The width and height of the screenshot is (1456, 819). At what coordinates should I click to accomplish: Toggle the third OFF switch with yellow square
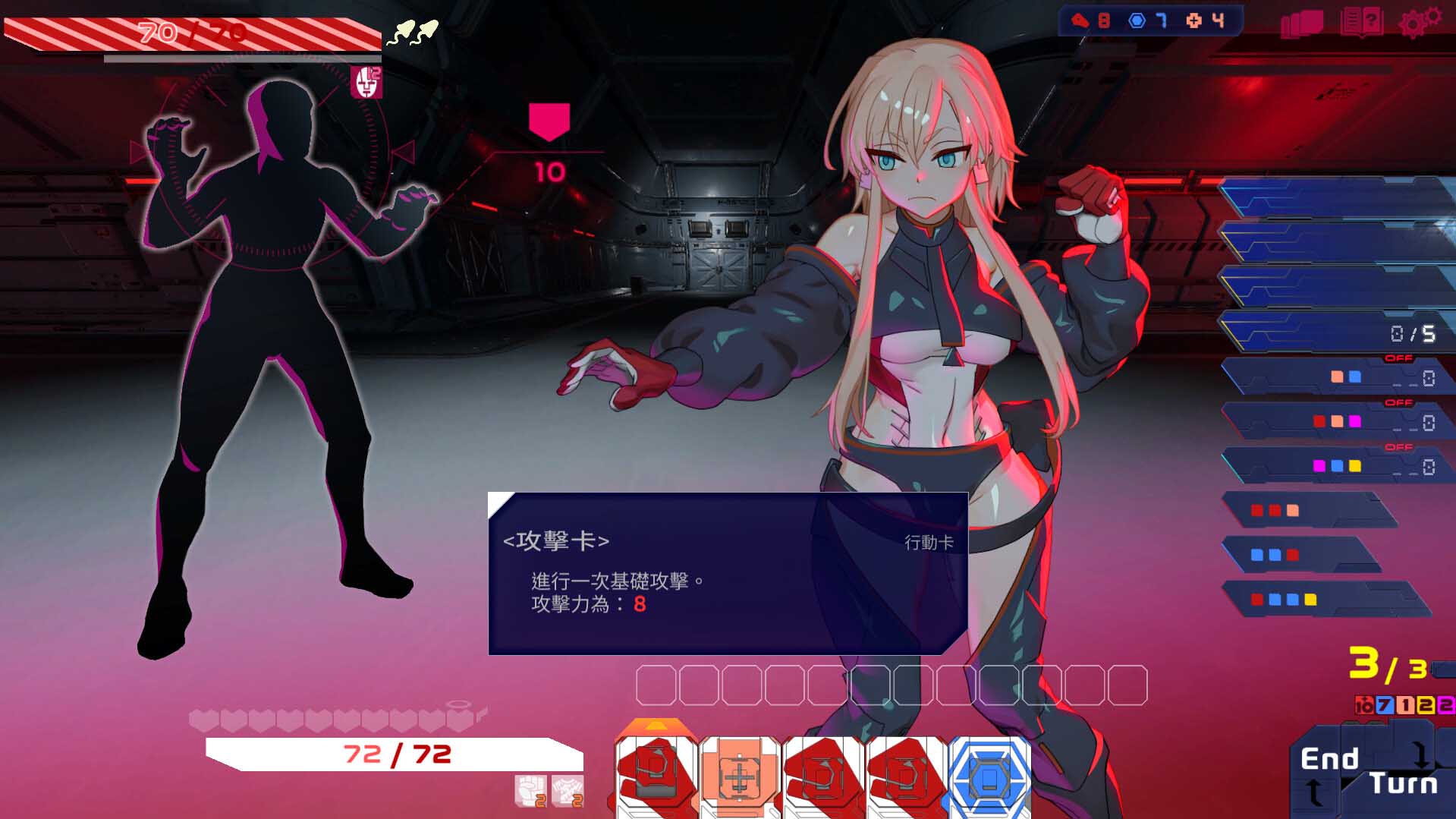click(x=1398, y=446)
